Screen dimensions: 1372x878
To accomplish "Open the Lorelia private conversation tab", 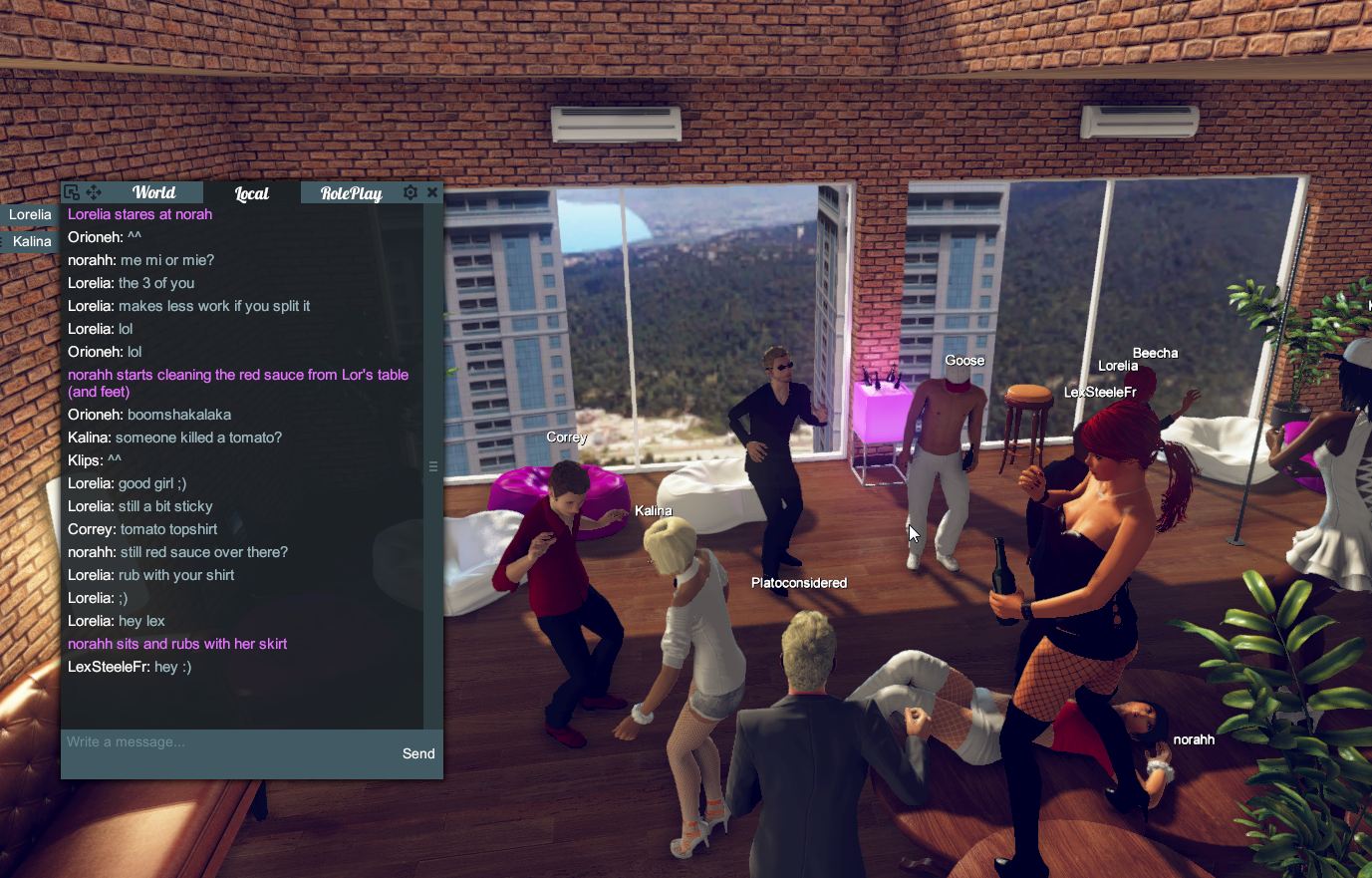I will pyautogui.click(x=30, y=214).
